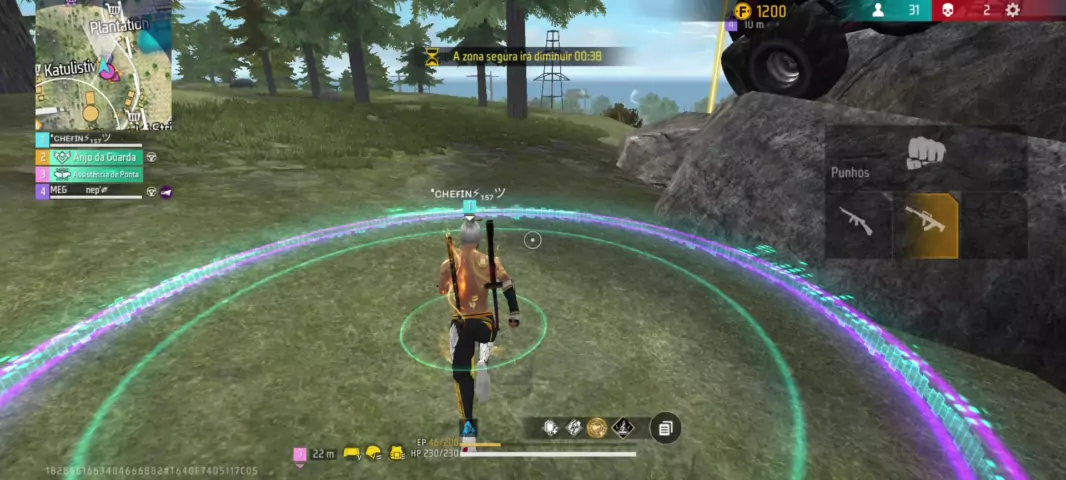Open the yellow backpack icon
The width and height of the screenshot is (1066, 480).
pyautogui.click(x=397, y=454)
